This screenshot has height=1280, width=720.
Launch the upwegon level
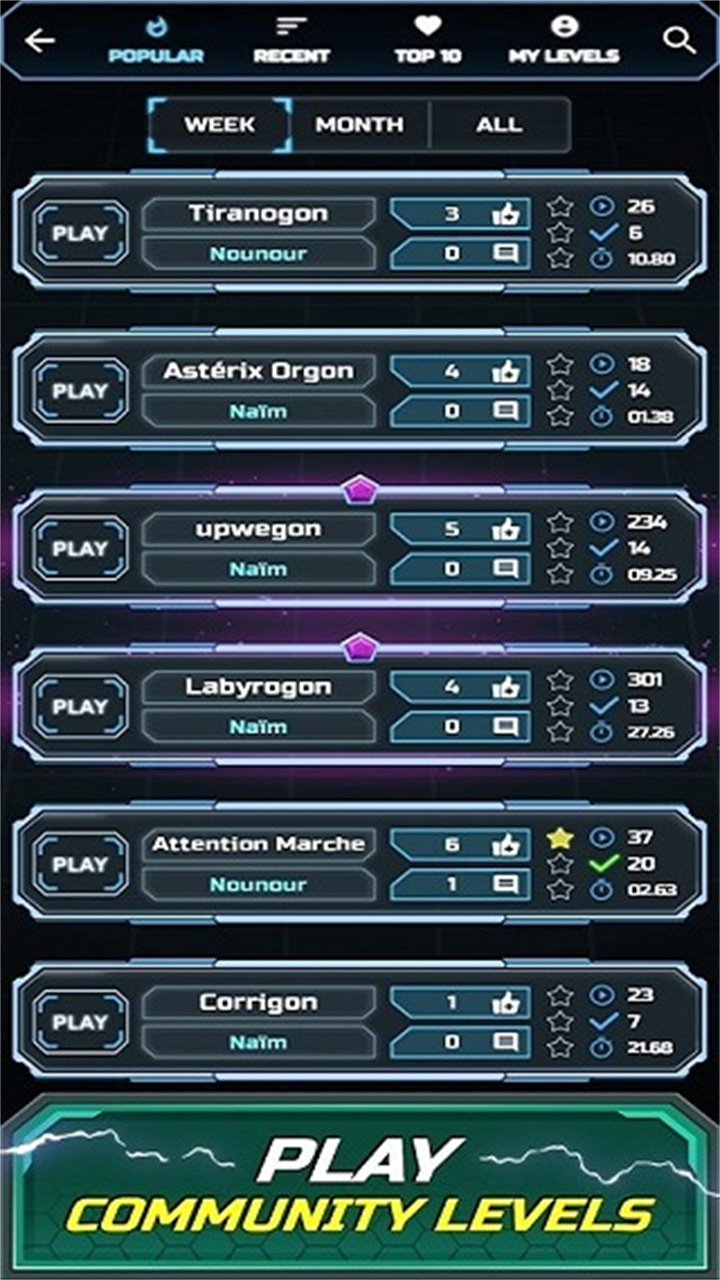click(x=80, y=549)
